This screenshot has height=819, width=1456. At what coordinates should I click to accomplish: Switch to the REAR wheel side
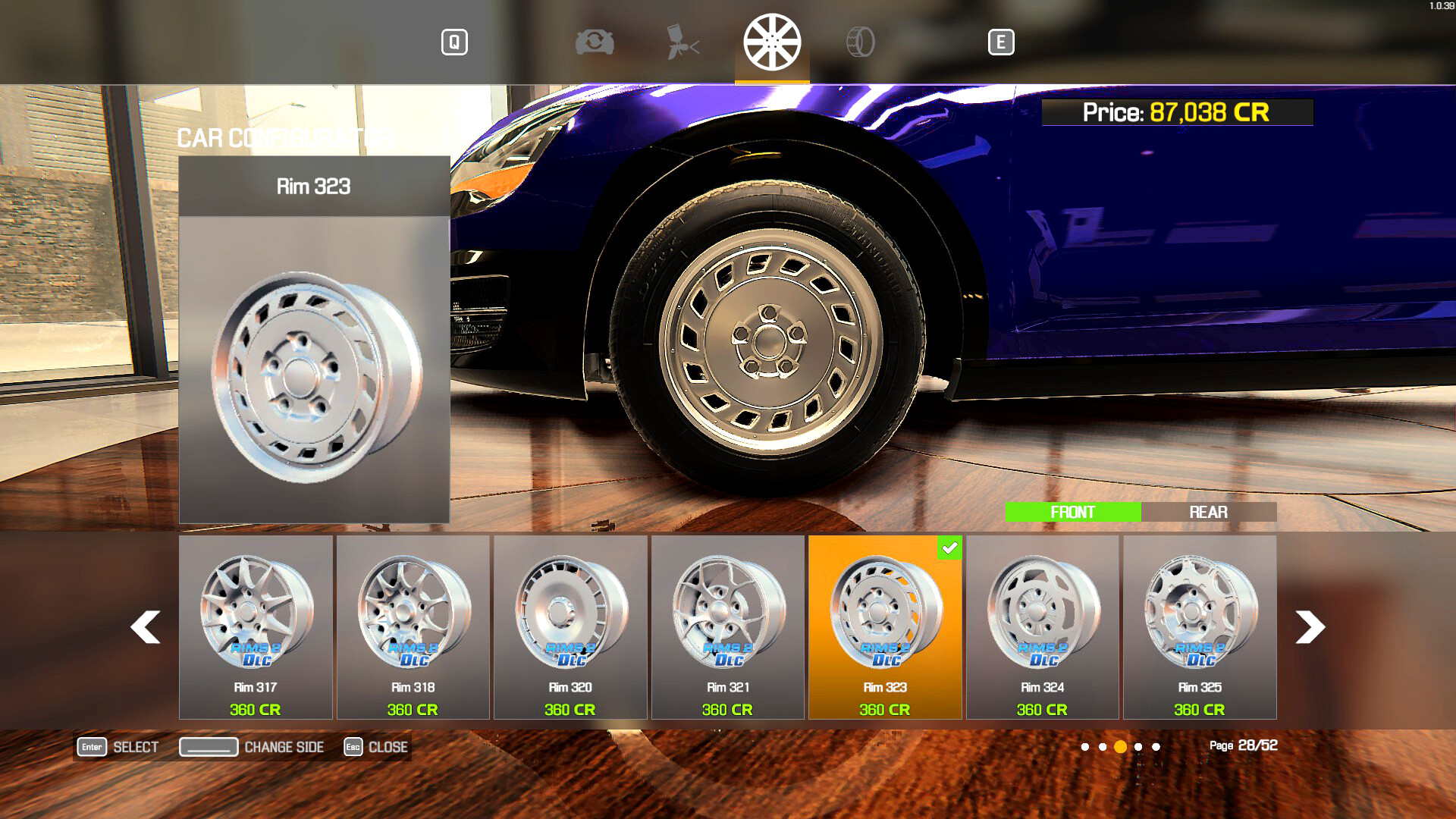point(1208,513)
